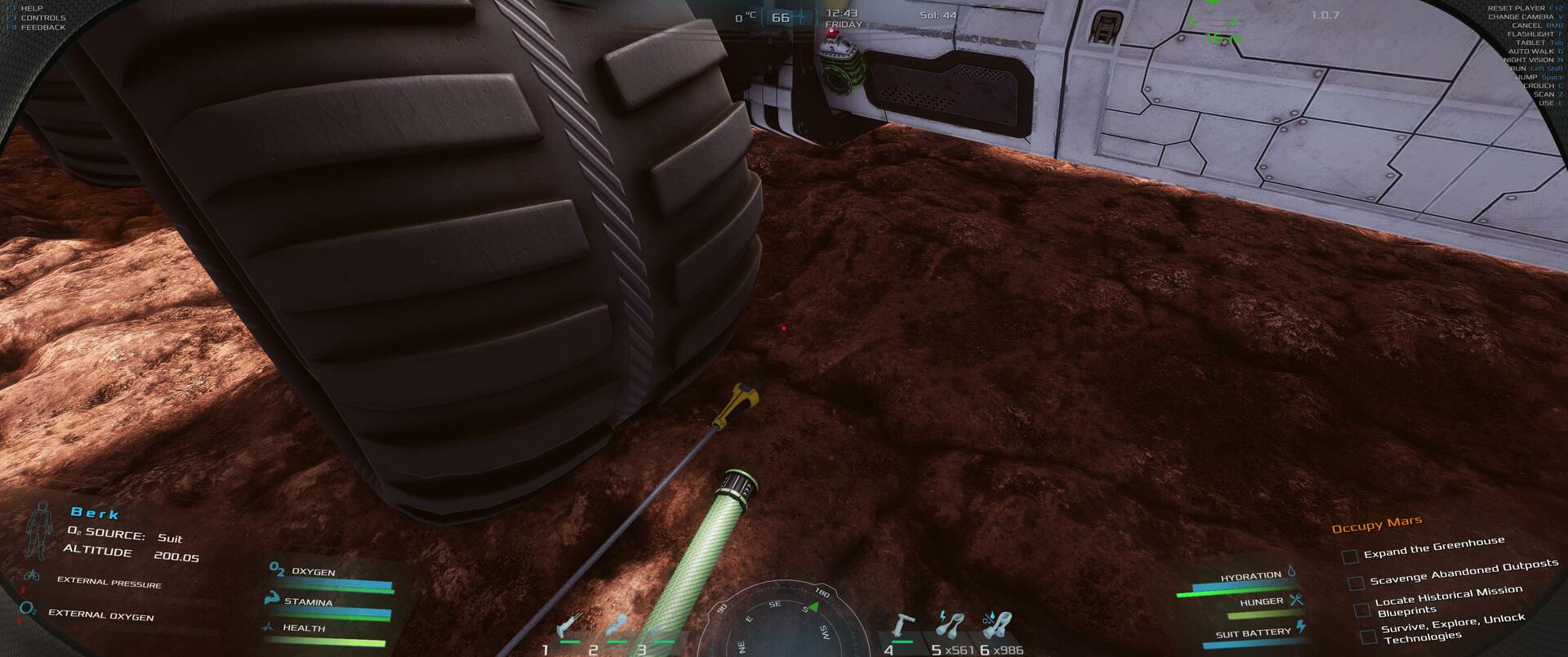Tick Survive, Explore, Unlock Technologies objective
Screen dimensions: 1568x657
1368,636
